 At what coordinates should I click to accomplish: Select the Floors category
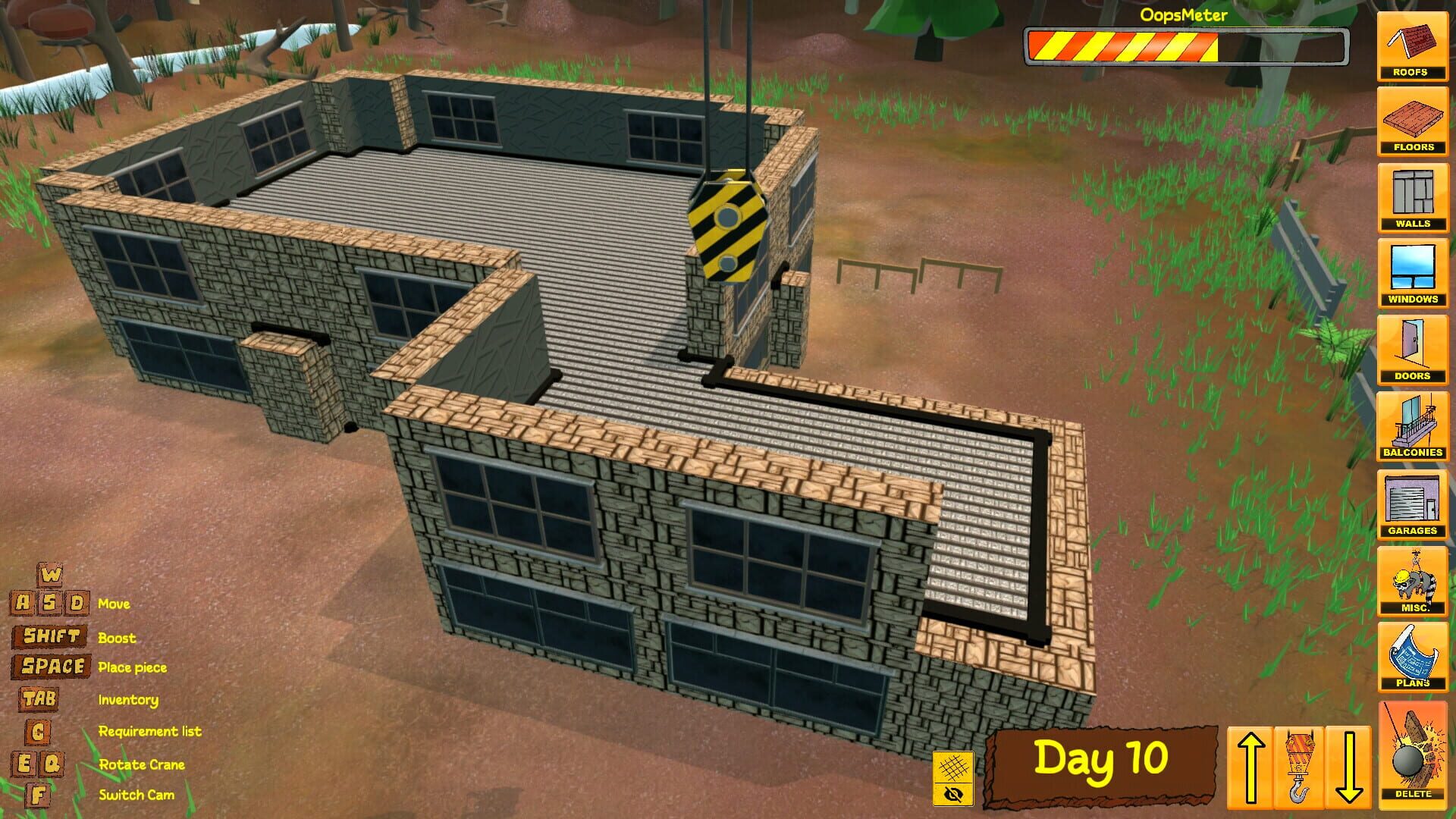click(x=1412, y=121)
